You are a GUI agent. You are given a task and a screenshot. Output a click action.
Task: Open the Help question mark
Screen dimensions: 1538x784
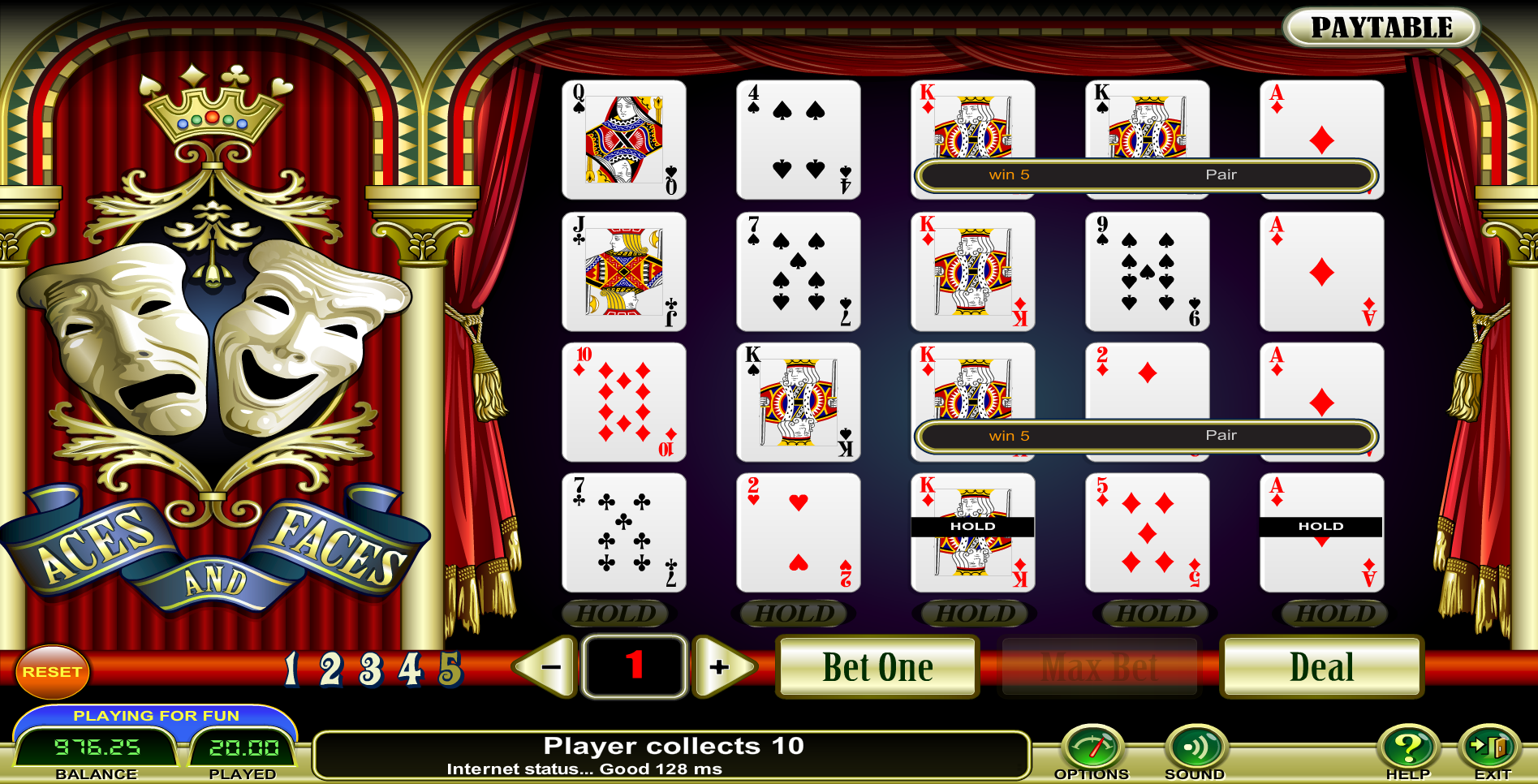1407,747
